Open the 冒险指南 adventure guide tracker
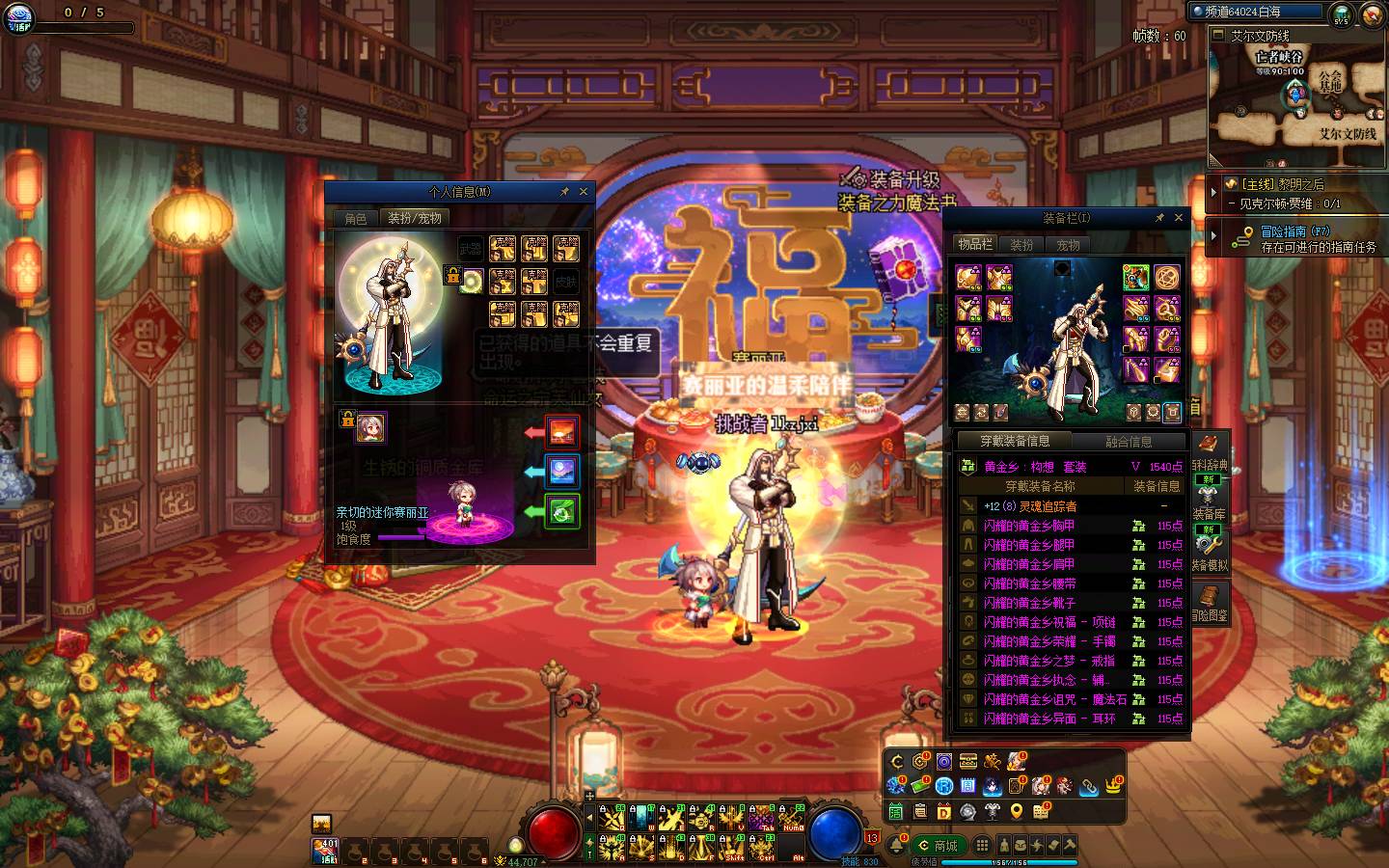The width and height of the screenshot is (1389, 868). (1295, 238)
